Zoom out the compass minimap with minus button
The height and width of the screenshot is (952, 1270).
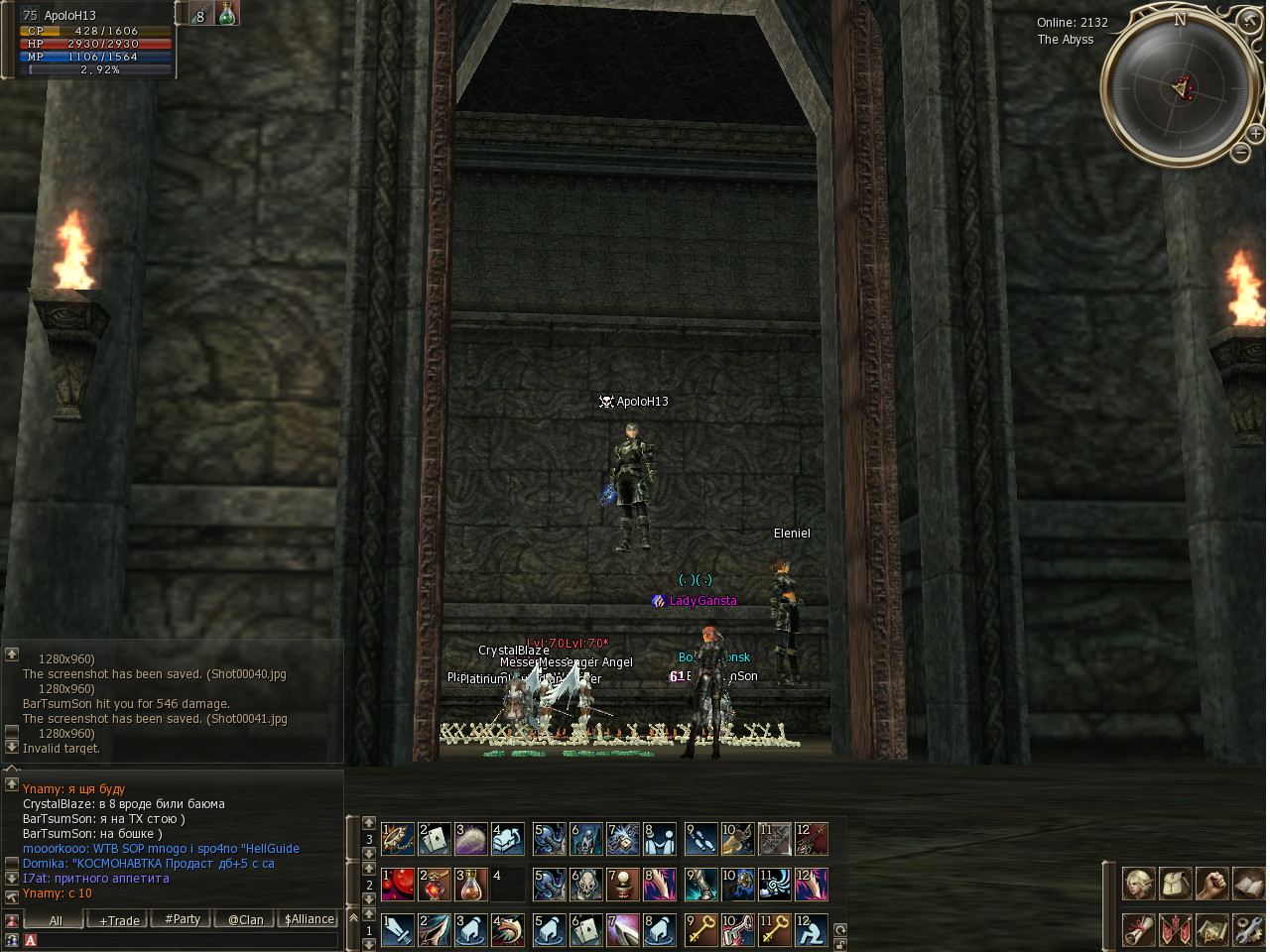click(1240, 152)
